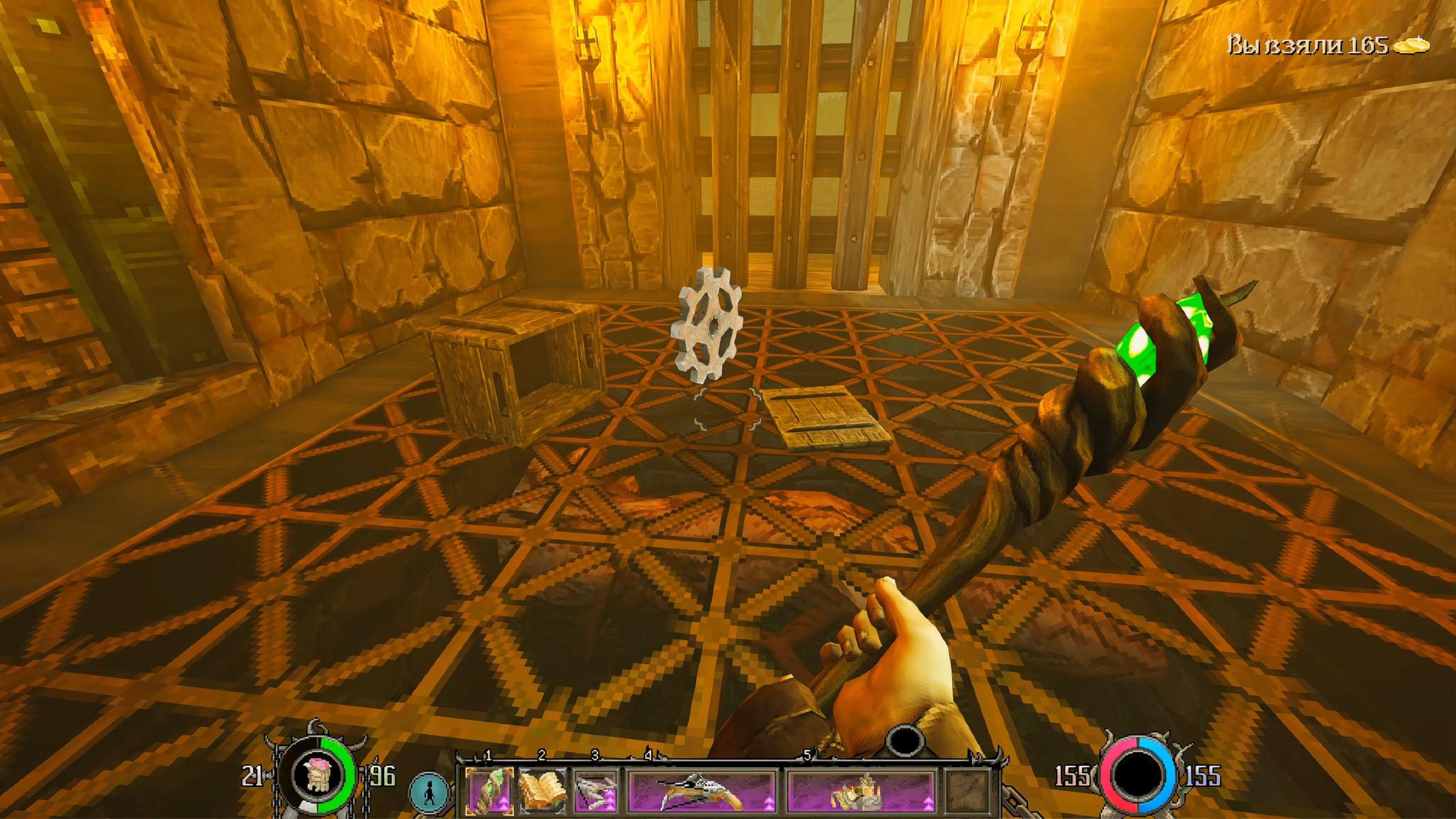Click the character portrait with health ring
Screen dimensions: 1456x819
click(x=317, y=773)
